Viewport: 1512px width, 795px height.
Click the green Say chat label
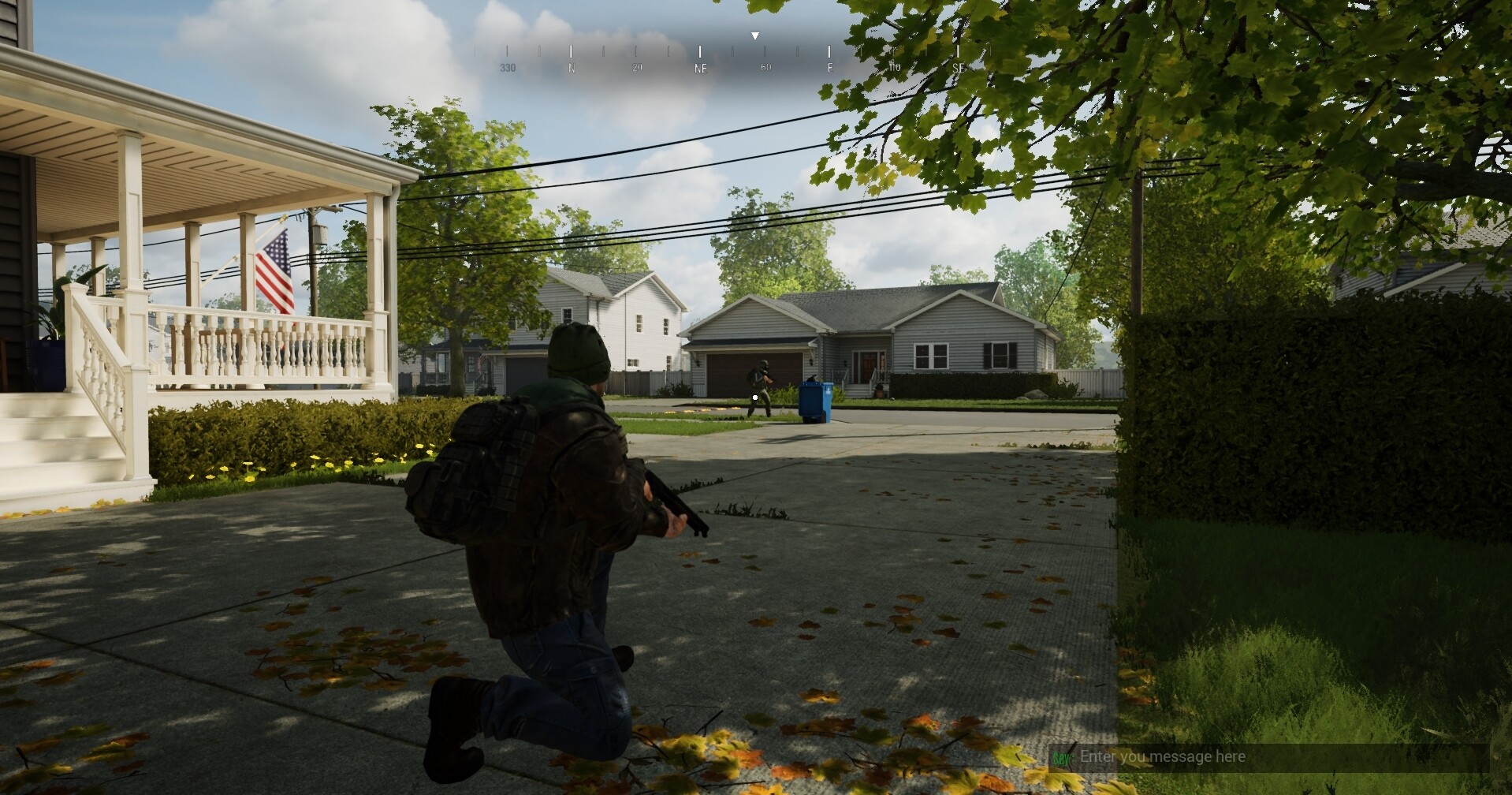pyautogui.click(x=1063, y=756)
